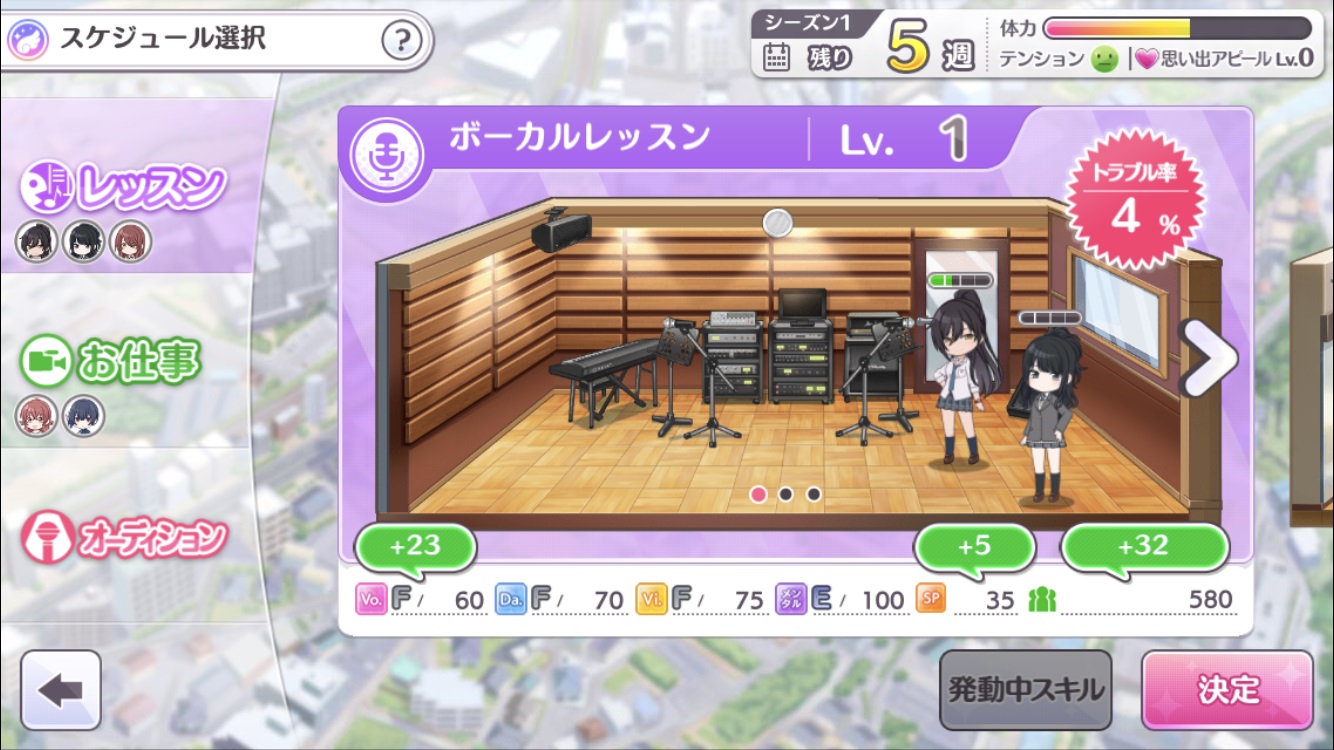Viewport: 1334px width, 750px height.
Task: Show the 発動中スキル active skills
Action: point(1025,690)
